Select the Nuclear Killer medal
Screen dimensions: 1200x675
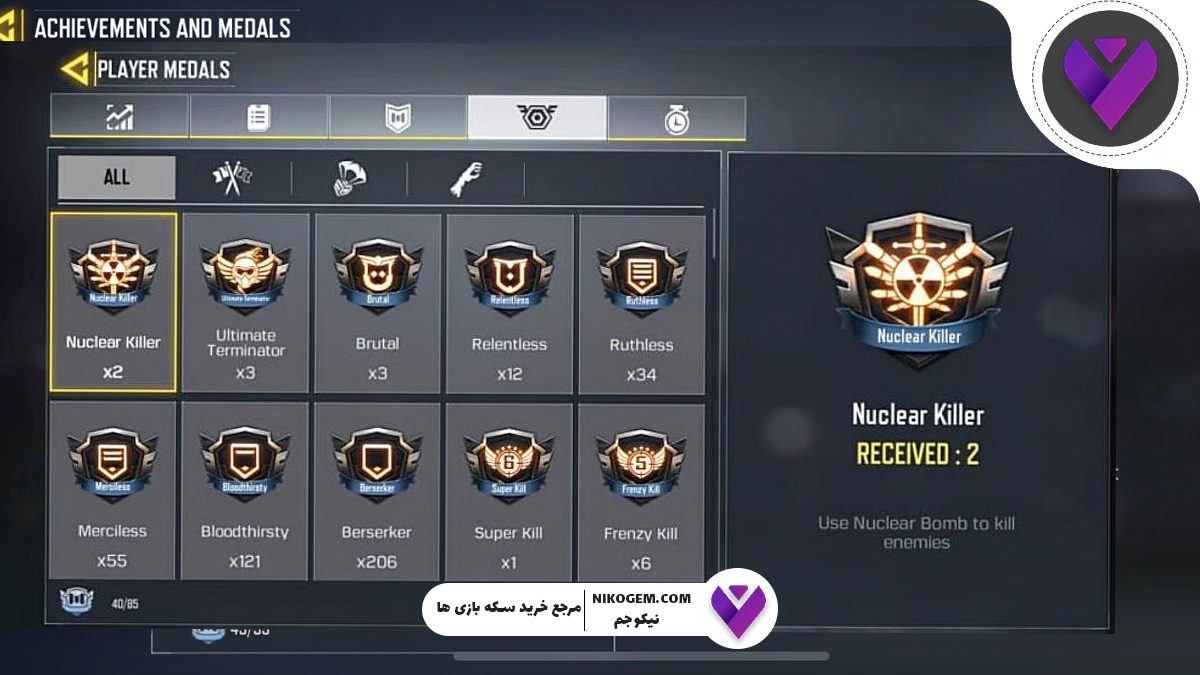(113, 302)
